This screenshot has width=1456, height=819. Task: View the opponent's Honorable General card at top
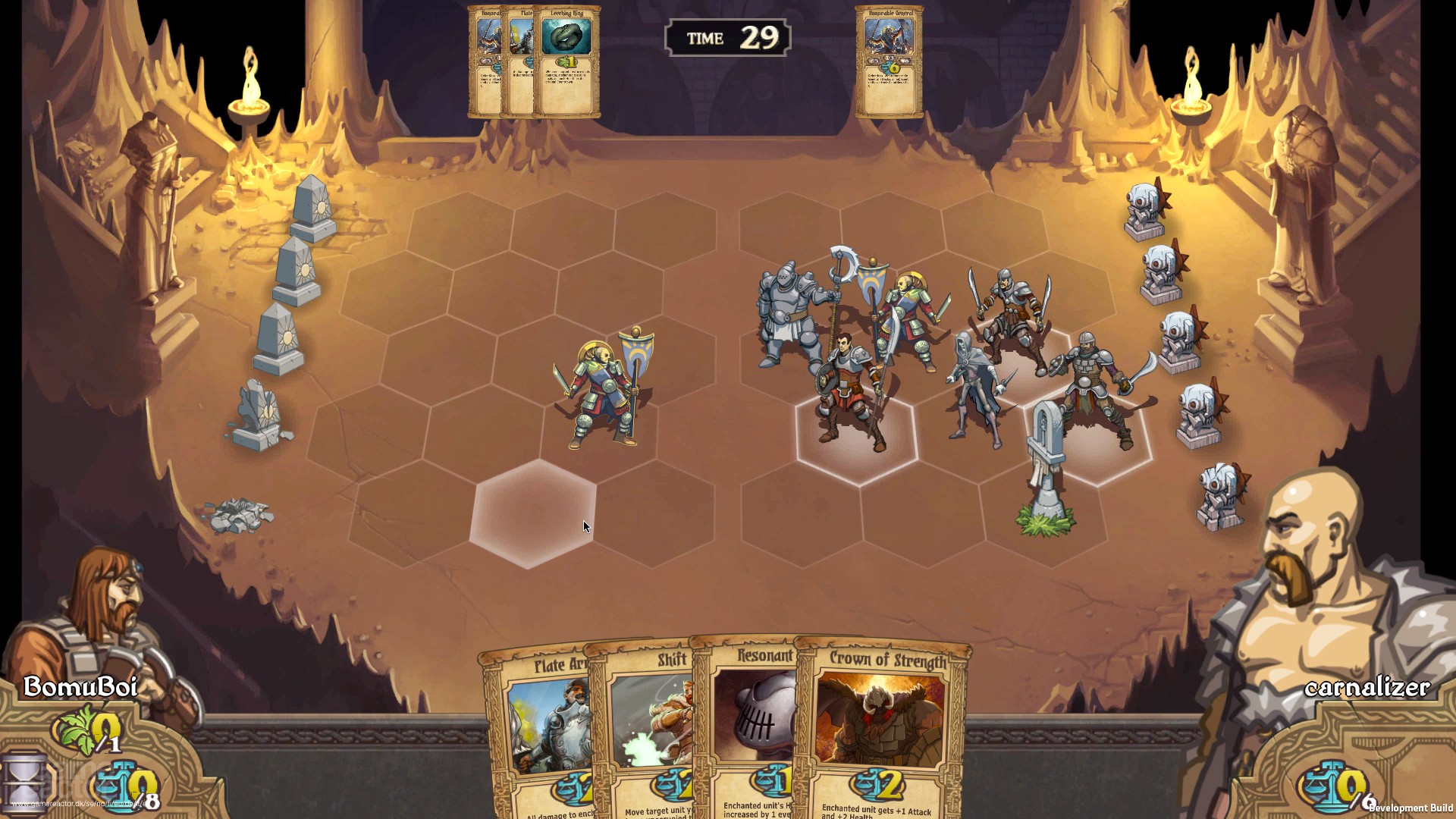[x=889, y=62]
